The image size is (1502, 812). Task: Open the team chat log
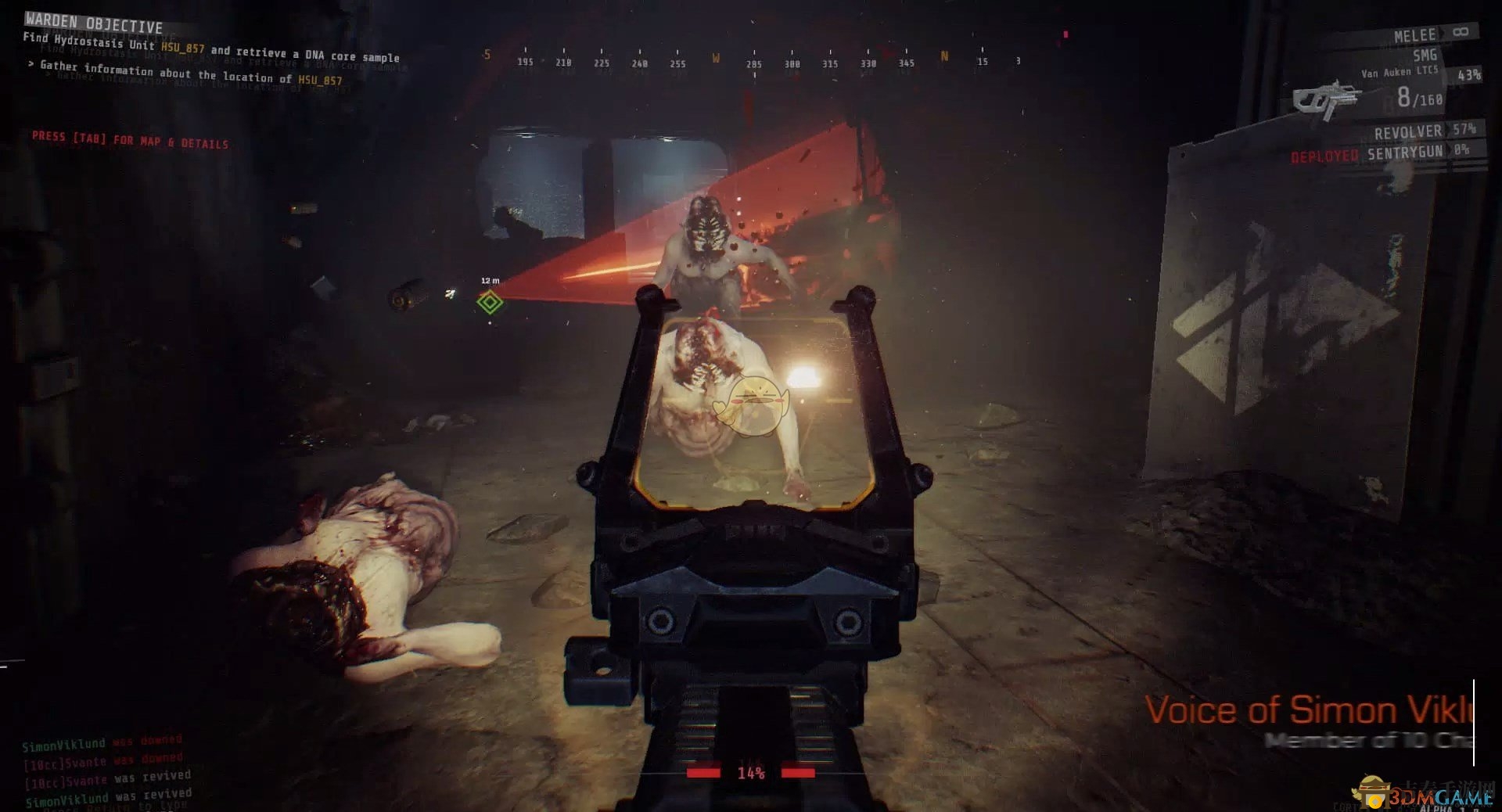(106, 771)
